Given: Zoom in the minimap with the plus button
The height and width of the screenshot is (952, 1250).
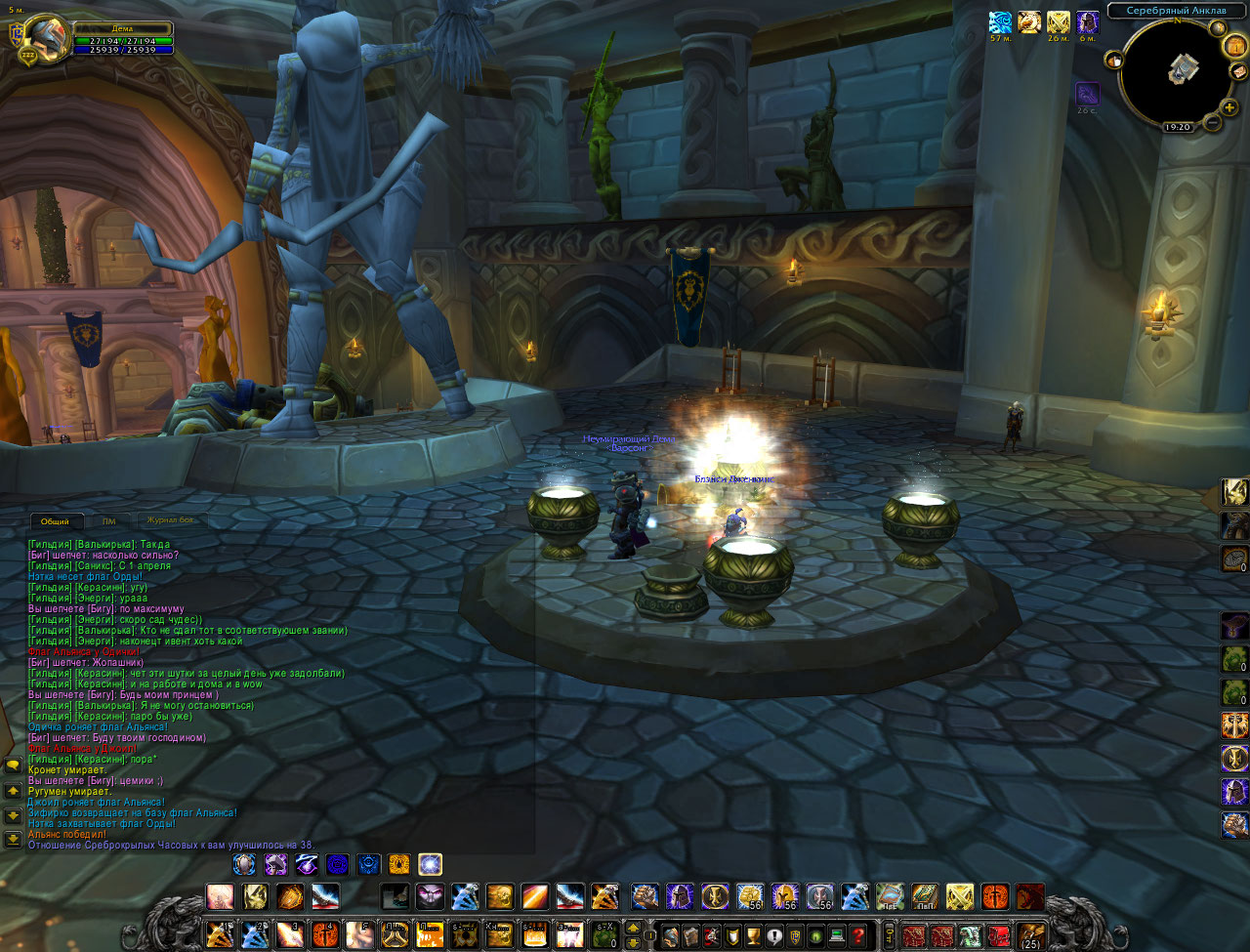Looking at the screenshot, I should point(1229,107).
